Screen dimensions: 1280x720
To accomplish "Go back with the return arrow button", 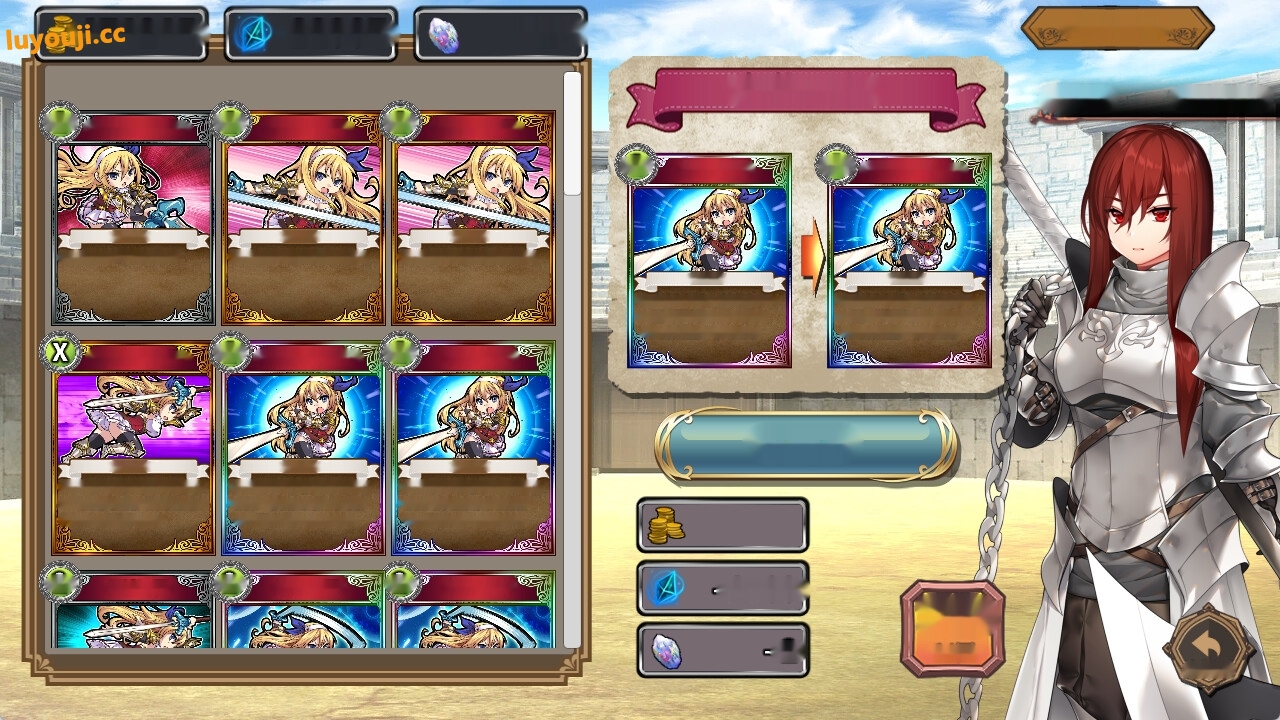I will (x=1209, y=648).
